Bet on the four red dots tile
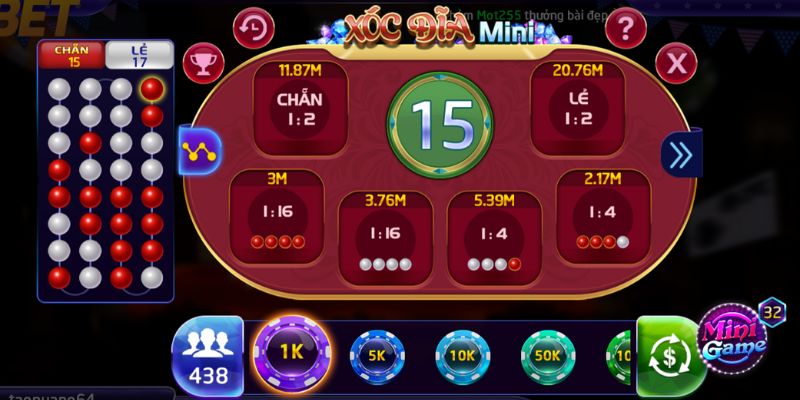This screenshot has height=400, width=800. click(277, 217)
